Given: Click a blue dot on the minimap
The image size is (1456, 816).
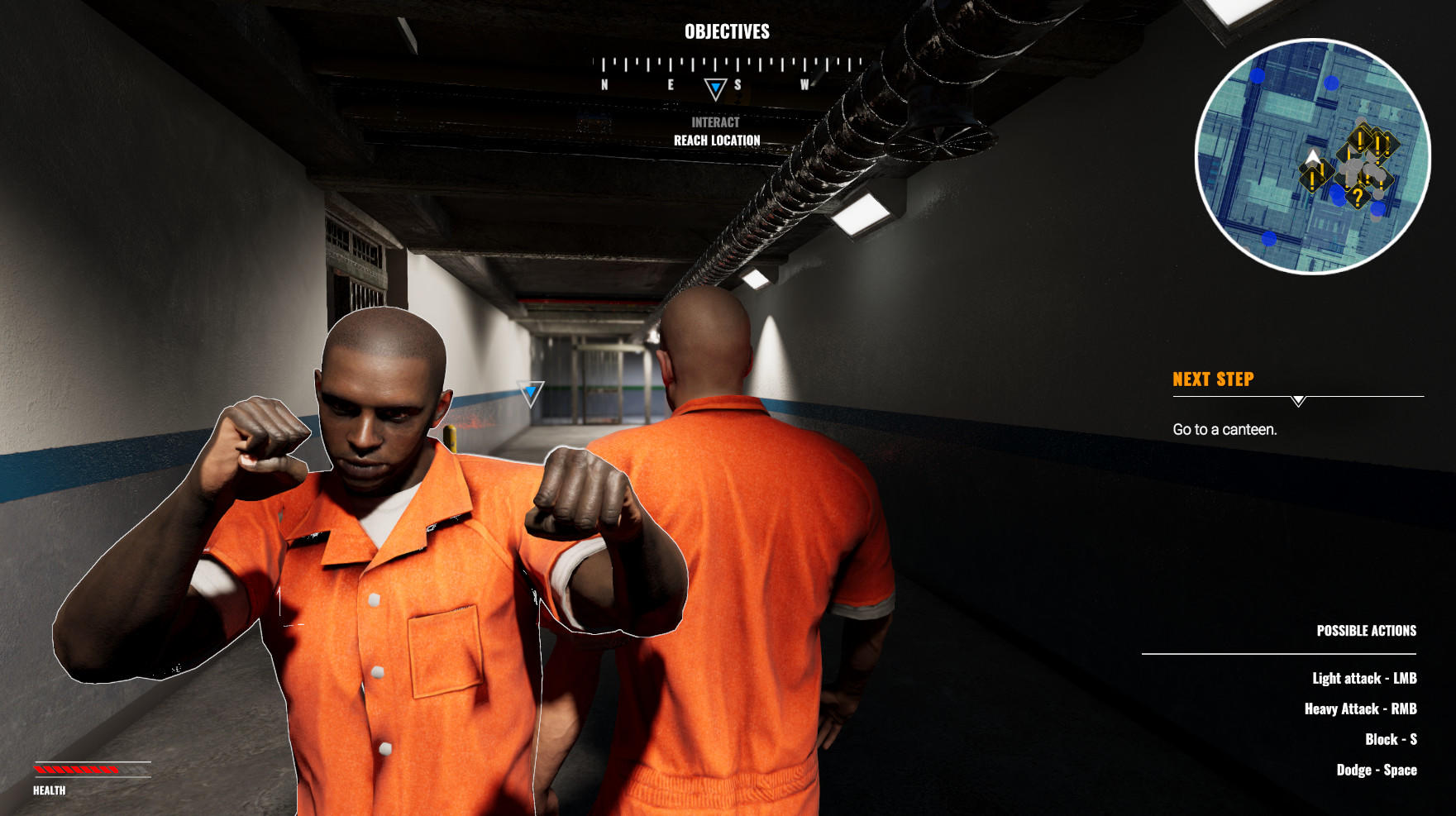Looking at the screenshot, I should point(1256,74).
